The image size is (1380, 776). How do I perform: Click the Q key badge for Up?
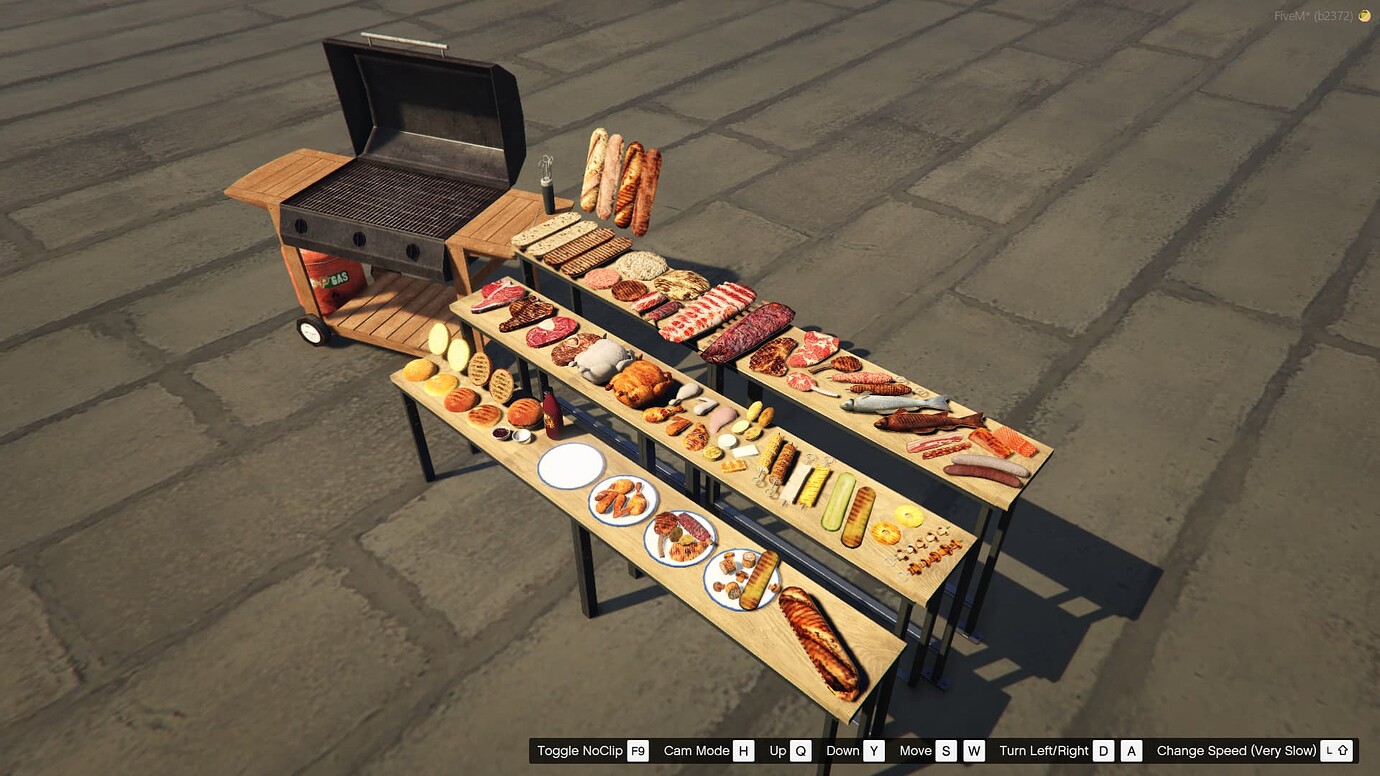[x=799, y=750]
